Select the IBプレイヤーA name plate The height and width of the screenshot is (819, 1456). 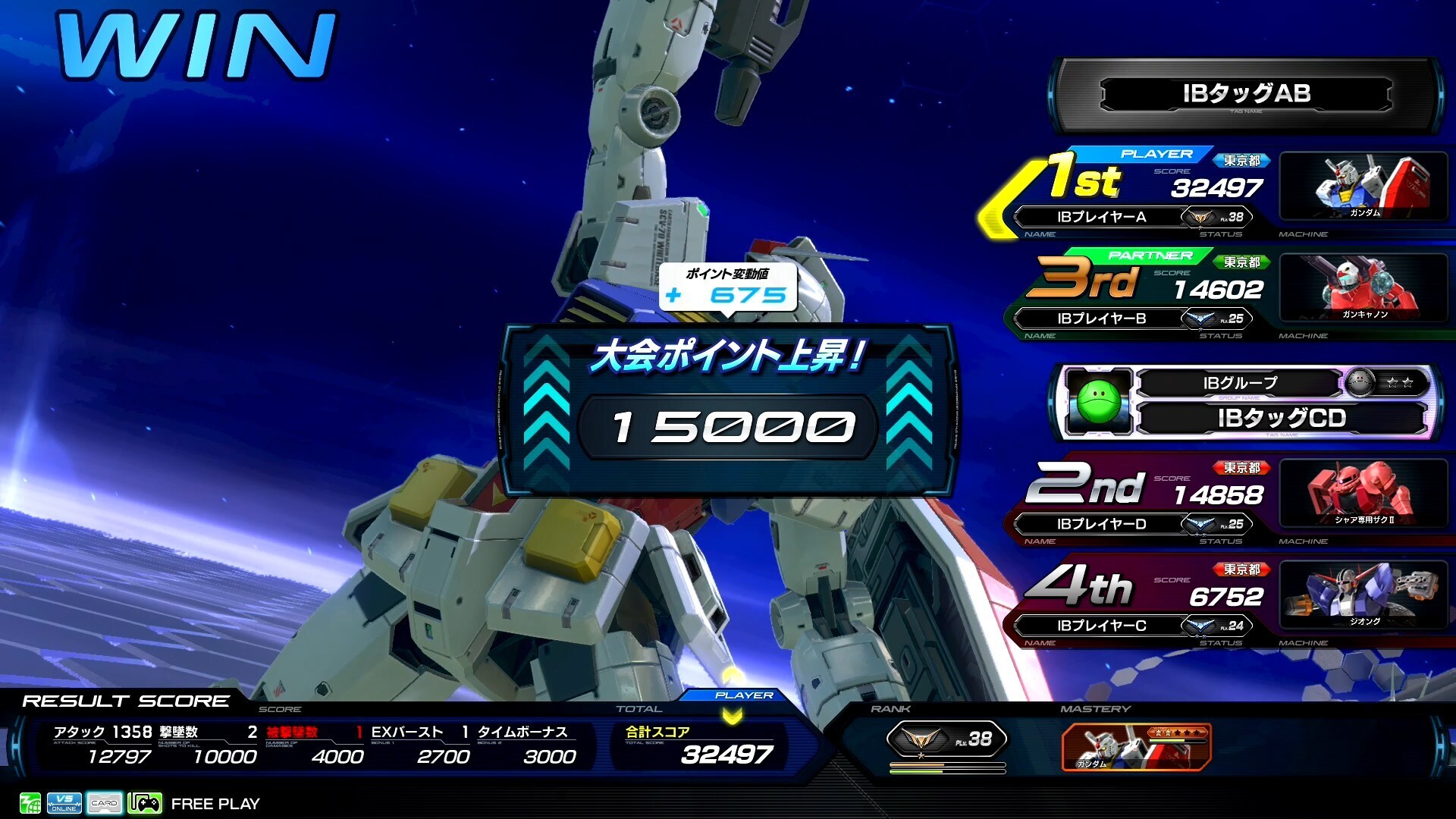point(1102,217)
